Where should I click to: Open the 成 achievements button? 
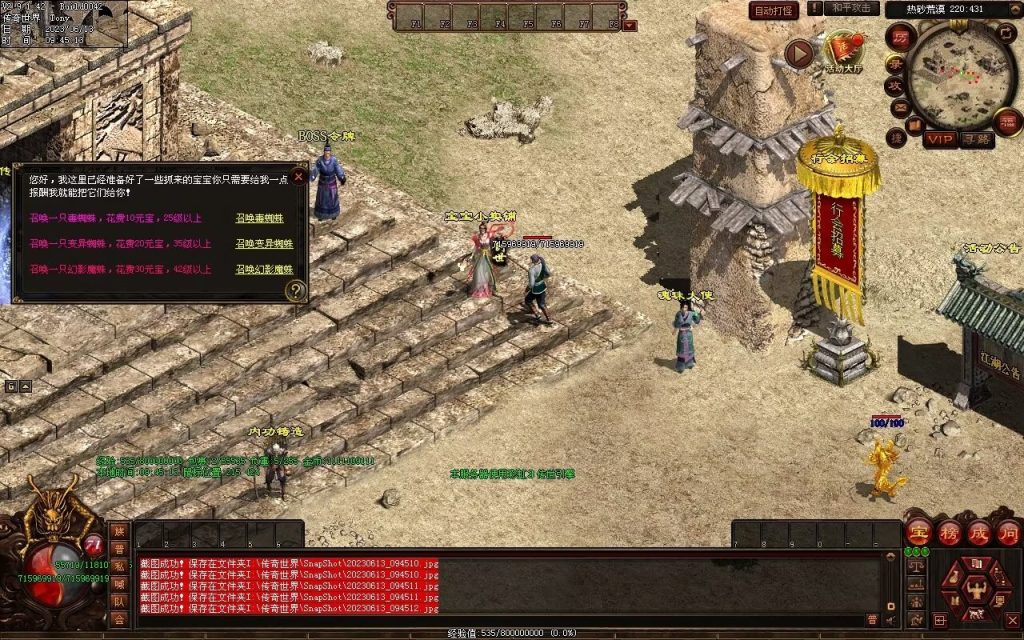[x=979, y=531]
